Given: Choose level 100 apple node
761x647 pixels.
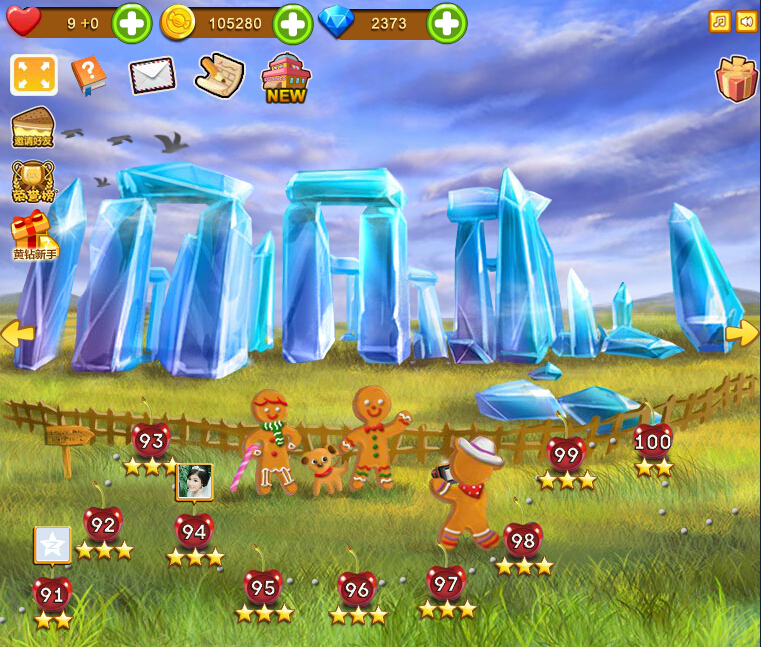Looking at the screenshot, I should click(653, 441).
